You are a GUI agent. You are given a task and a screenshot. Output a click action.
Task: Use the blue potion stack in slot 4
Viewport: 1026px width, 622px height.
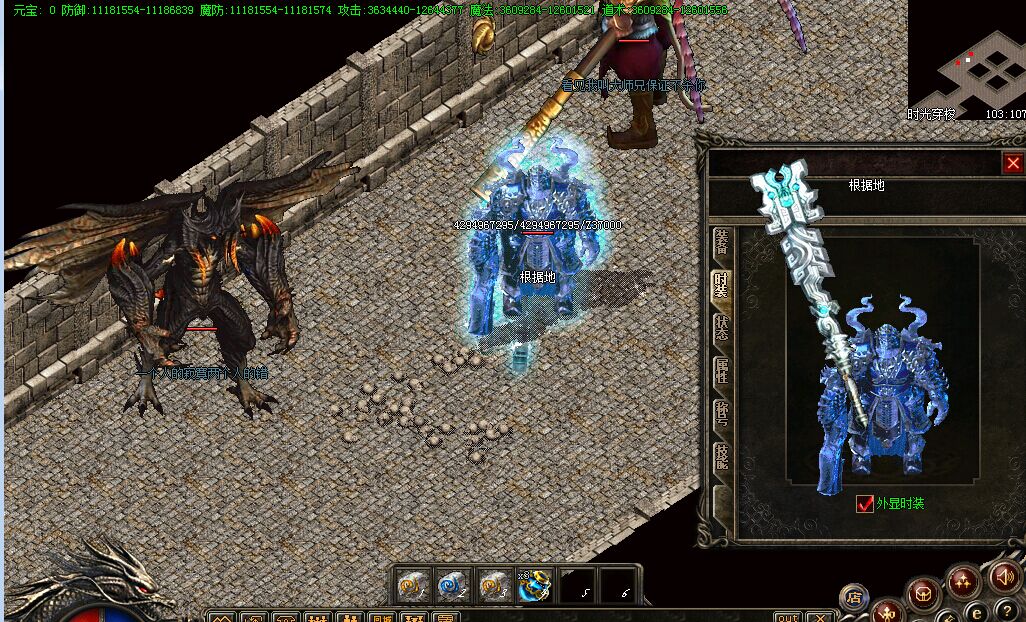pos(535,585)
